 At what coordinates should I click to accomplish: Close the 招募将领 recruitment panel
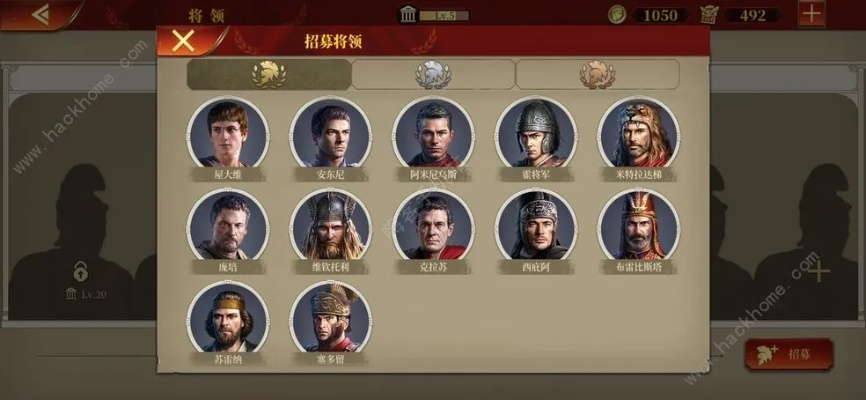pyautogui.click(x=183, y=41)
